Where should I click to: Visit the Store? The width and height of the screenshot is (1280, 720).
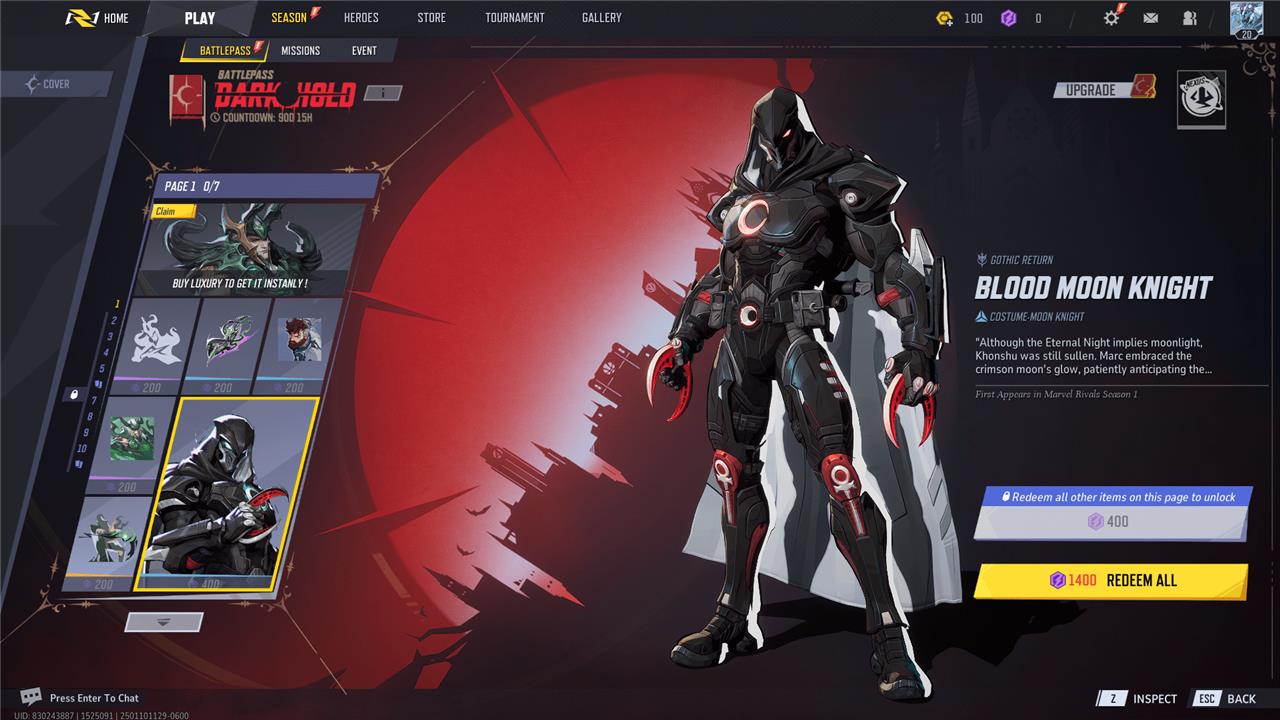click(431, 18)
